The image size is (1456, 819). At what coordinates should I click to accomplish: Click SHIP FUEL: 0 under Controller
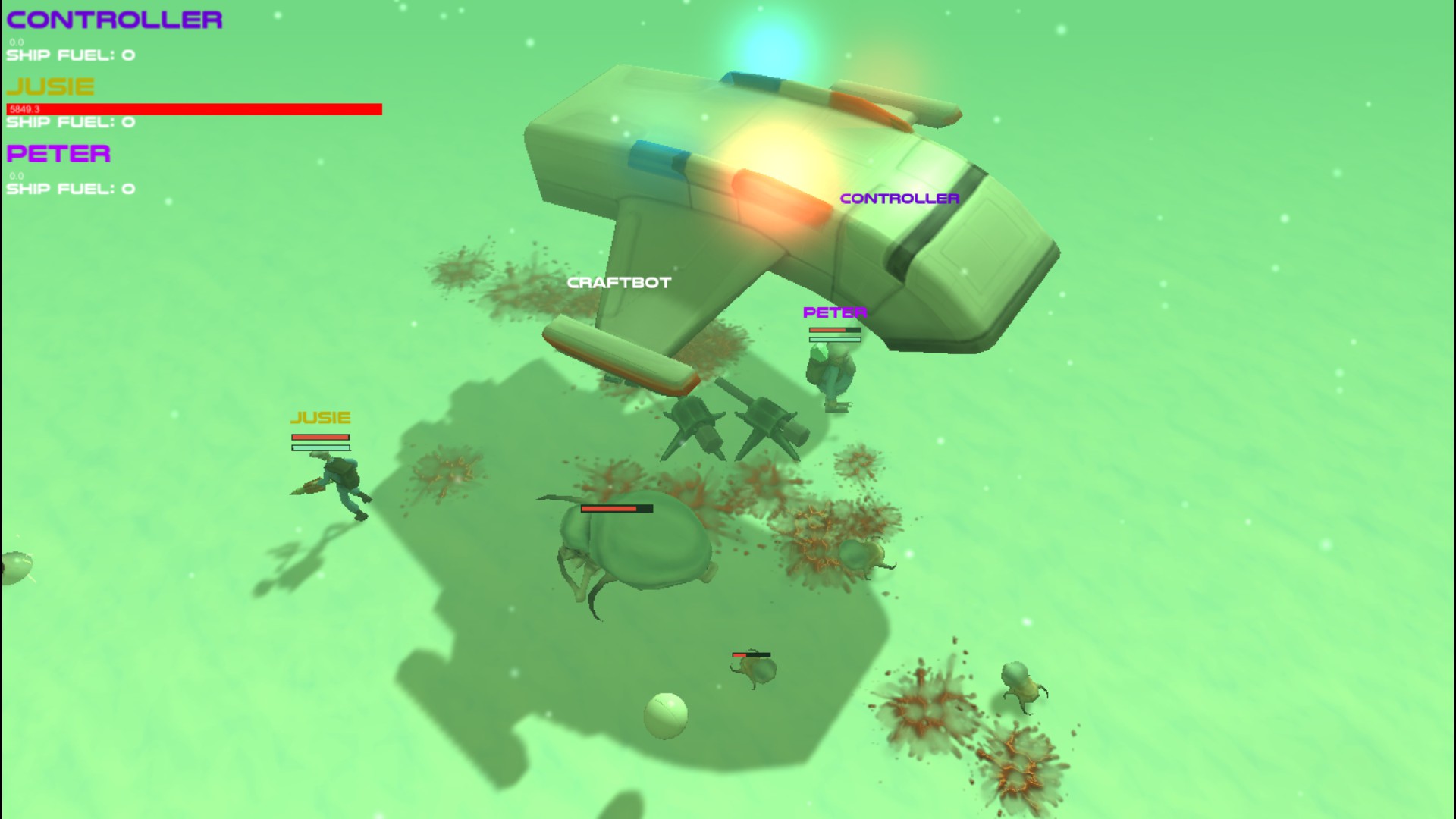71,54
